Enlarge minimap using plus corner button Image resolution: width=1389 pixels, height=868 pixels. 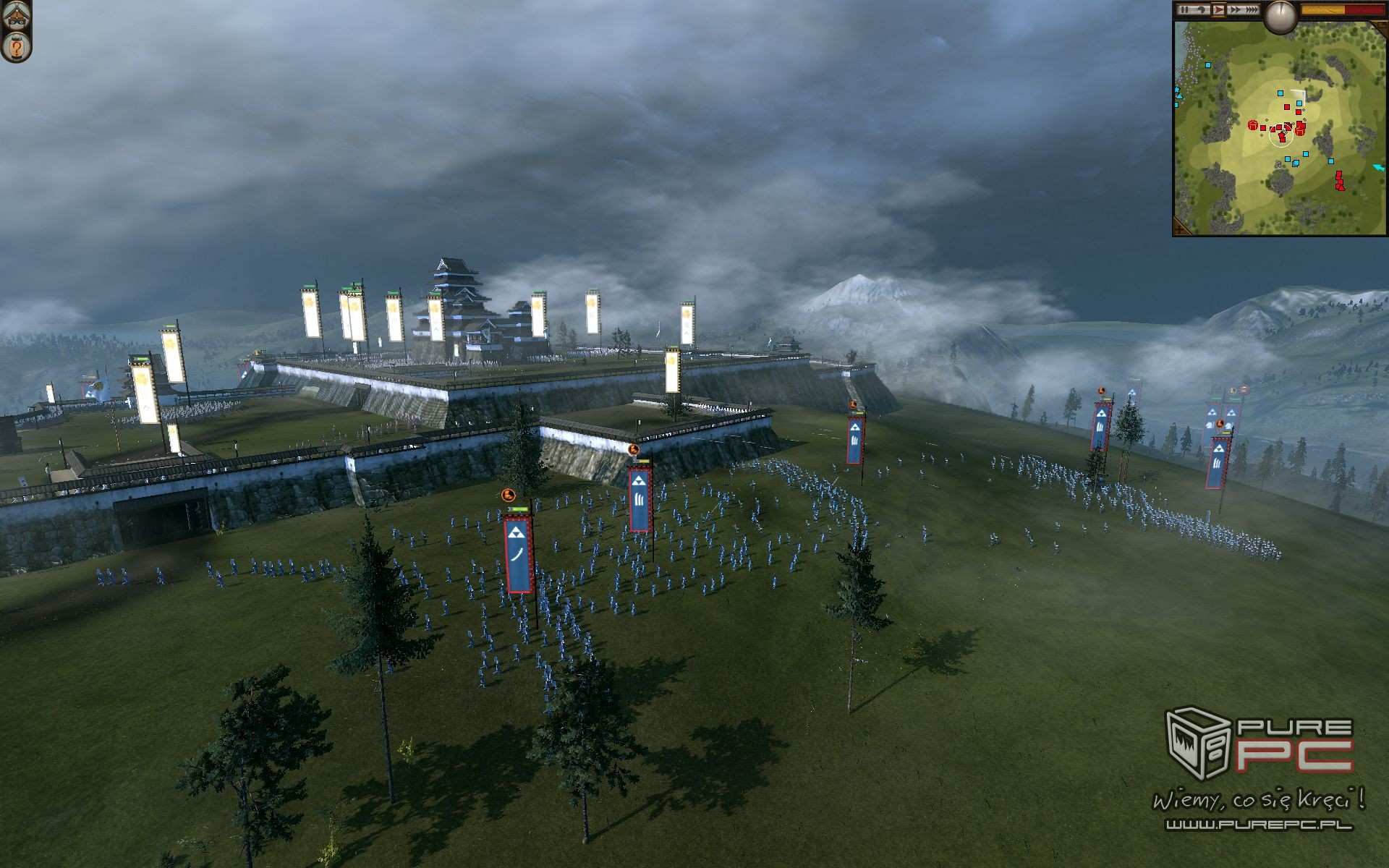point(1179,229)
